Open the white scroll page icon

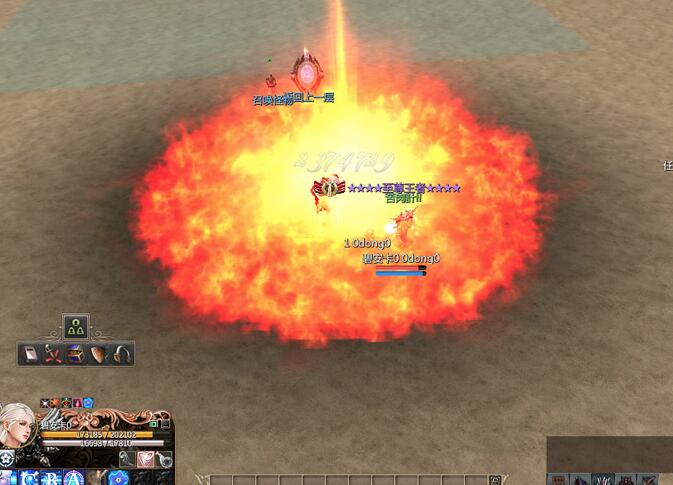[x=30, y=354]
